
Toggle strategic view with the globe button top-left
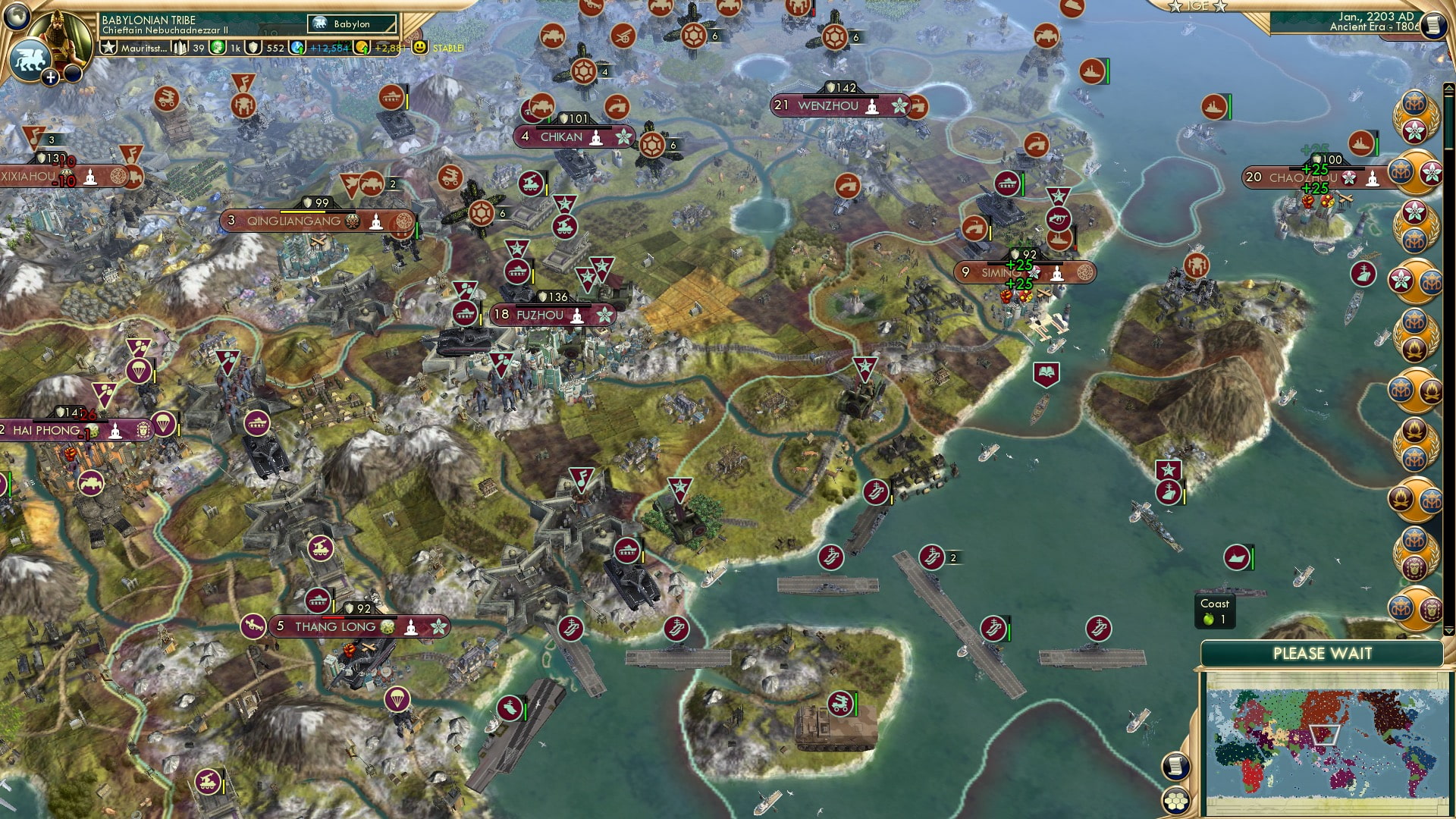15,17
